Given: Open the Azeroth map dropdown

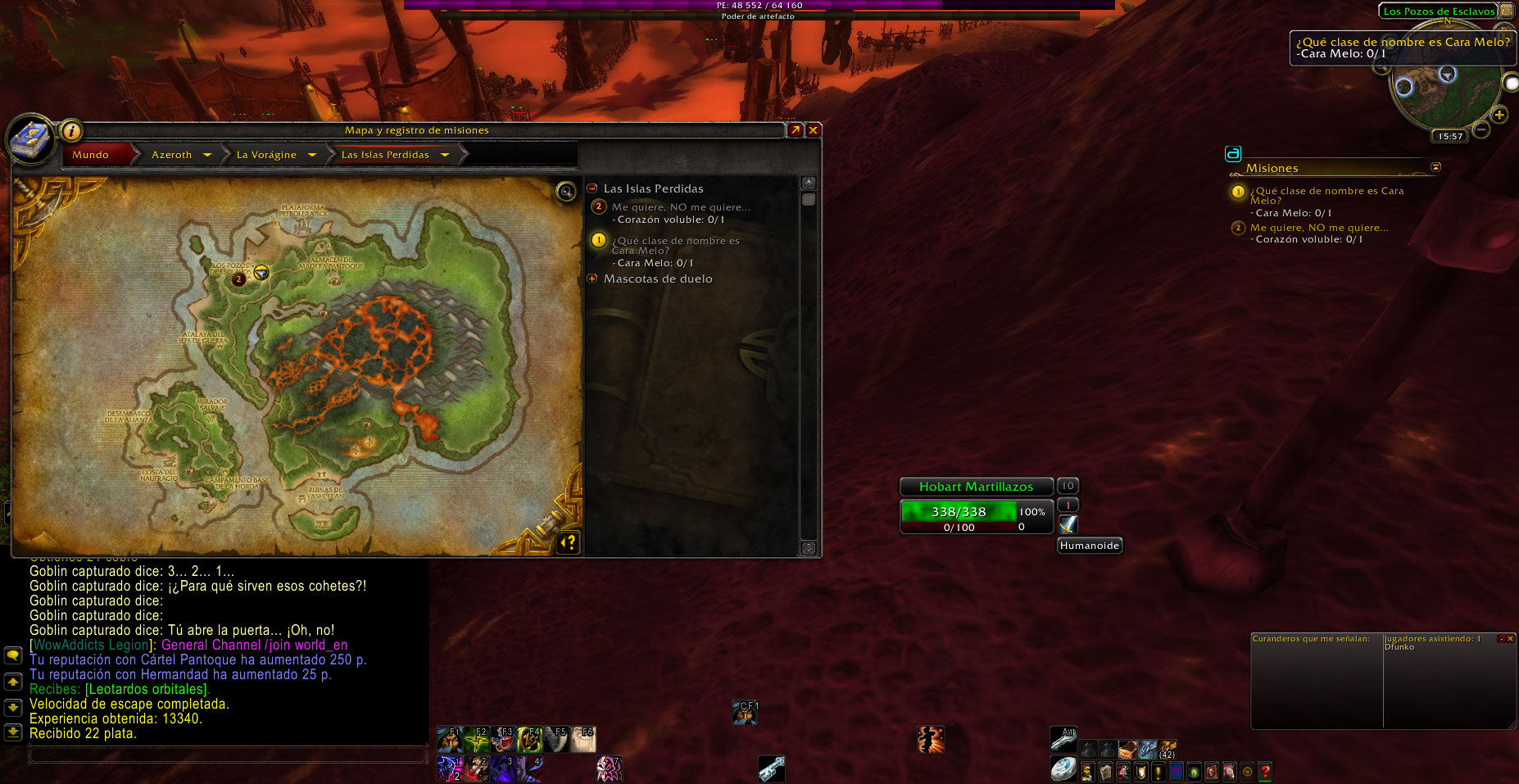Looking at the screenshot, I should pyautogui.click(x=207, y=155).
